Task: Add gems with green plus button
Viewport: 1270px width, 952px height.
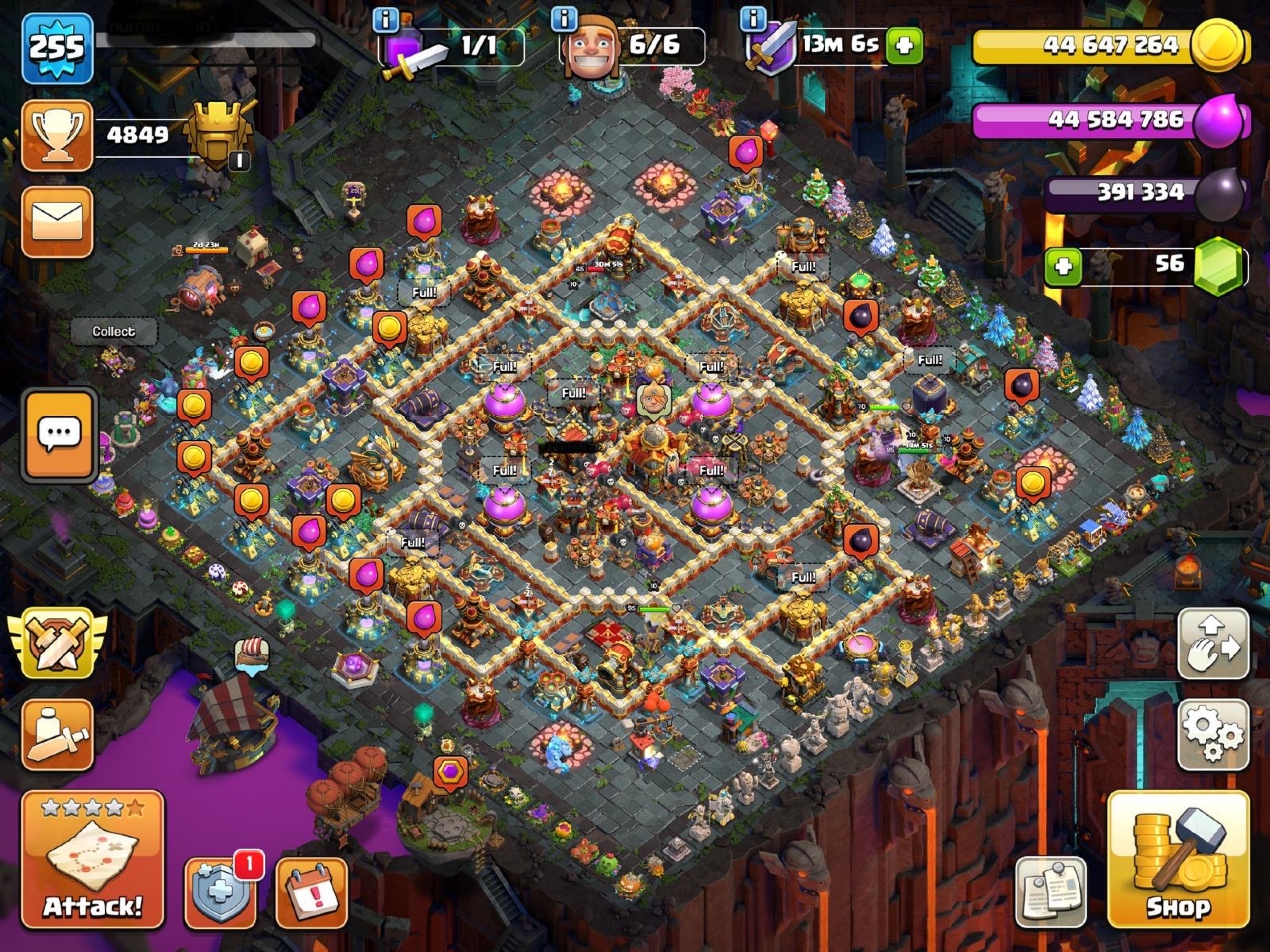Action: (1063, 267)
